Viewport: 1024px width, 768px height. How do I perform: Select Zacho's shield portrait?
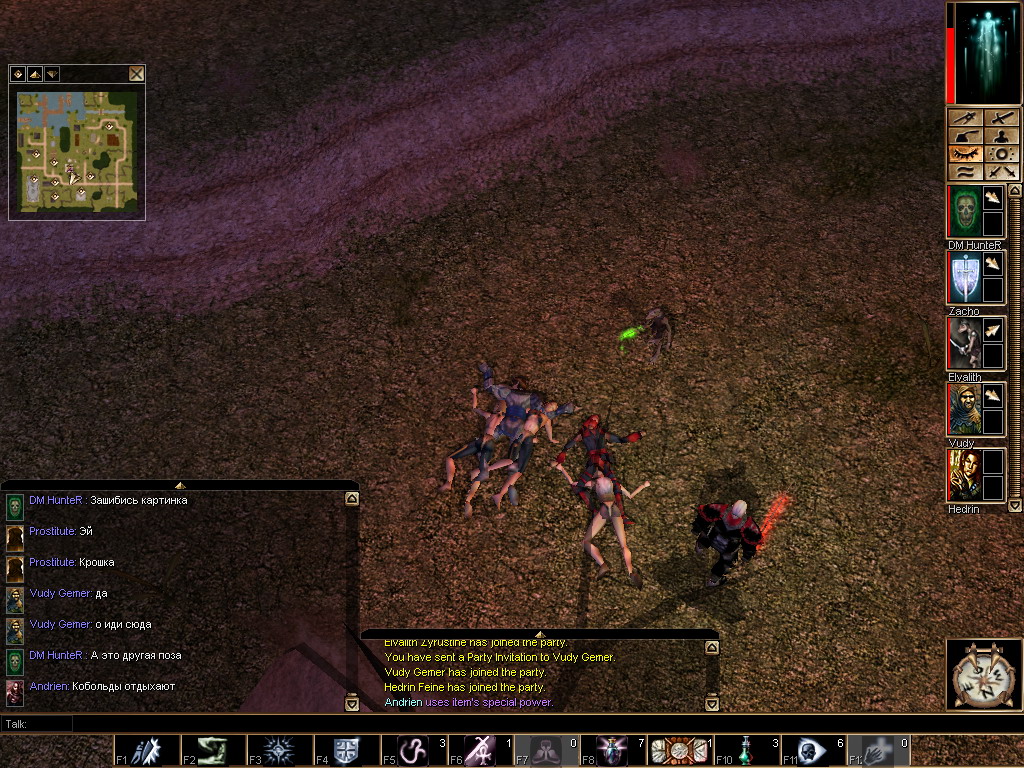963,277
